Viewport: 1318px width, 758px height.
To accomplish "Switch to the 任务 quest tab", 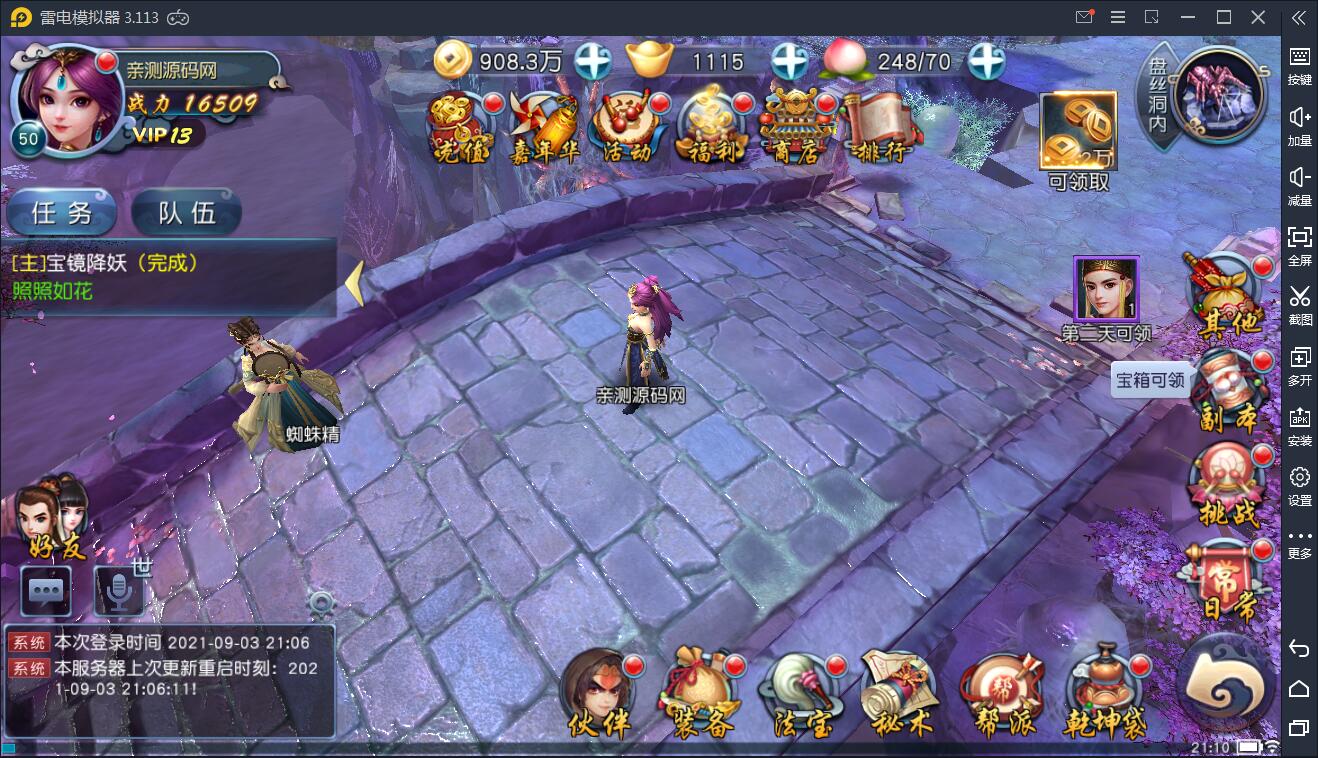I will click(x=62, y=212).
